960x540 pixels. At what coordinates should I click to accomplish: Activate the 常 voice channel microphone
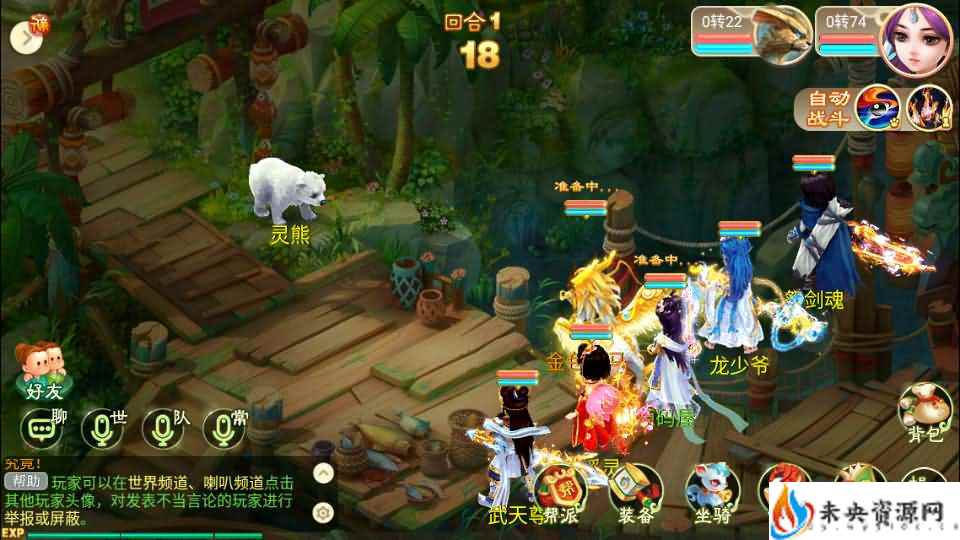click(222, 428)
